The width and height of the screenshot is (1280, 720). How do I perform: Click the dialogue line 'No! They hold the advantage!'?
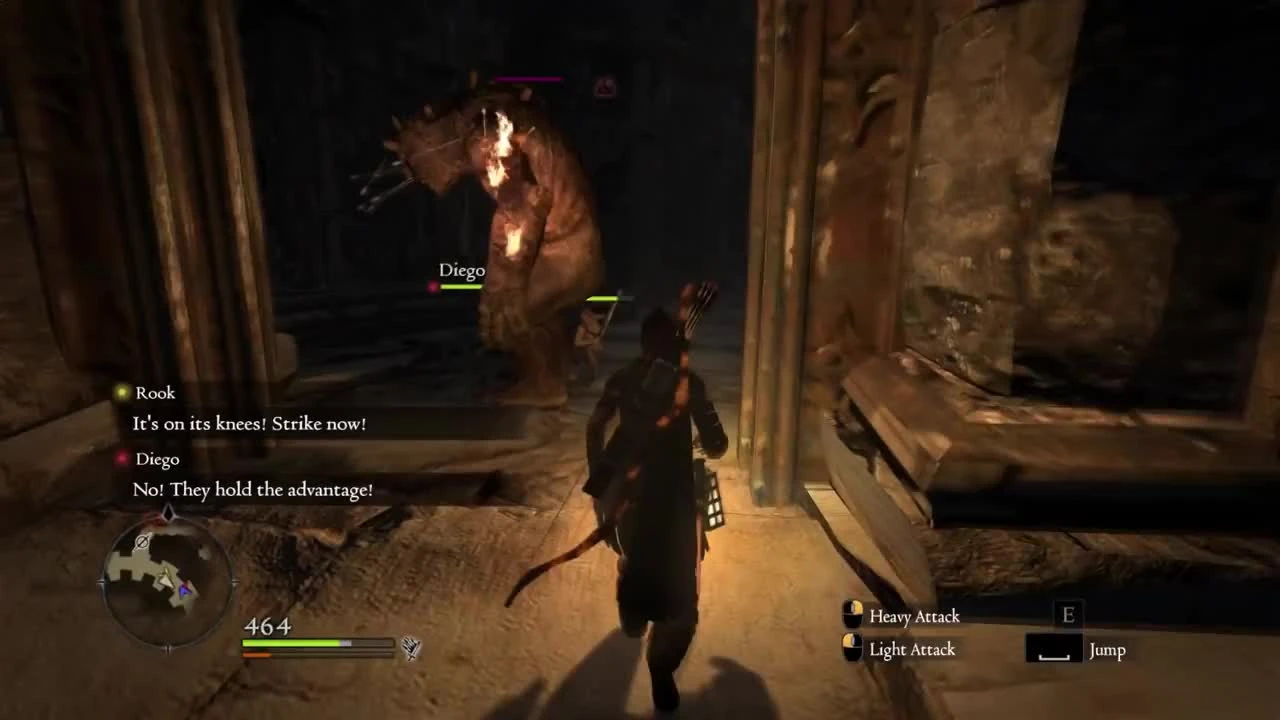(250, 490)
